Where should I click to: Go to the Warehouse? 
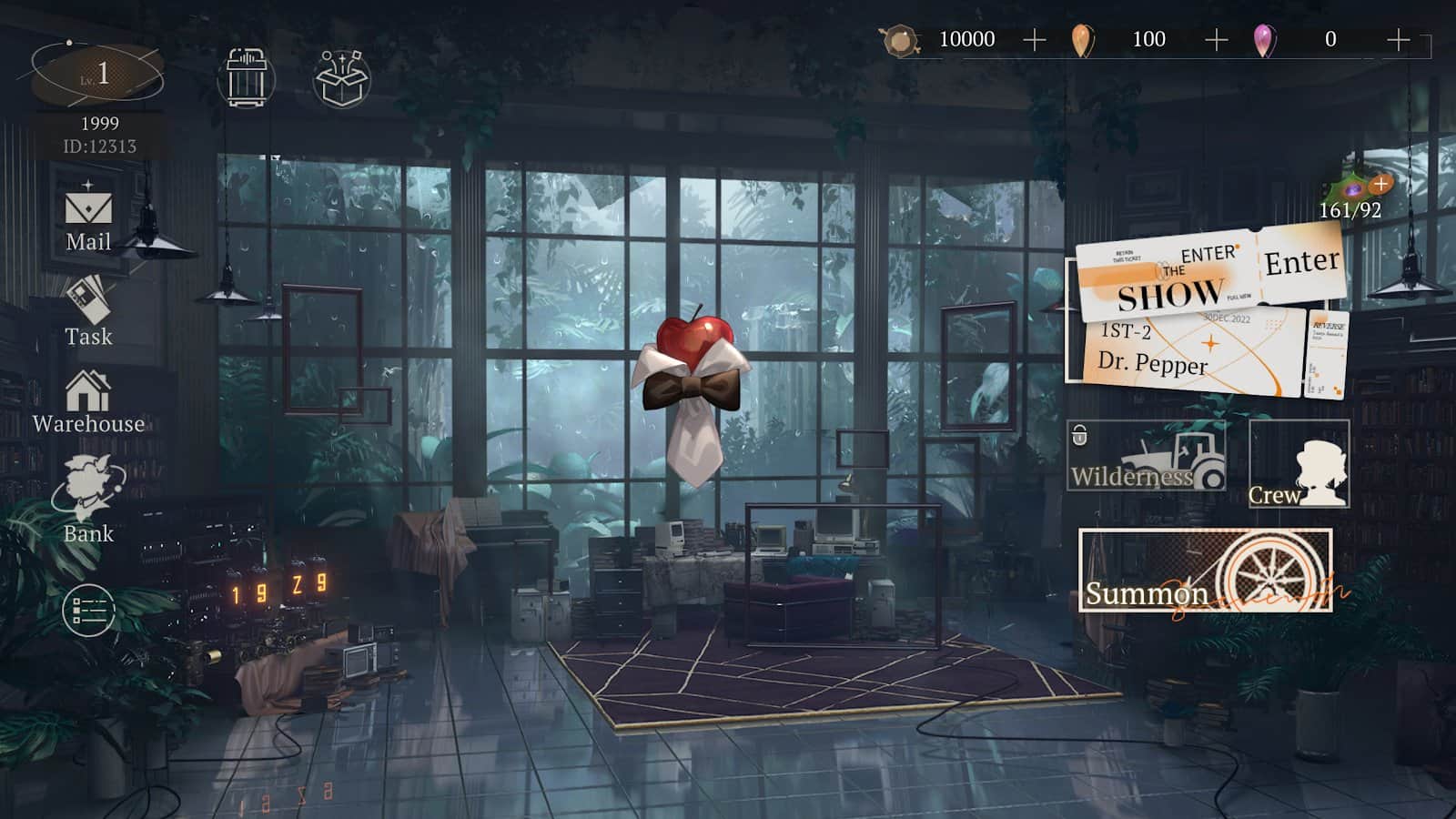[x=88, y=402]
